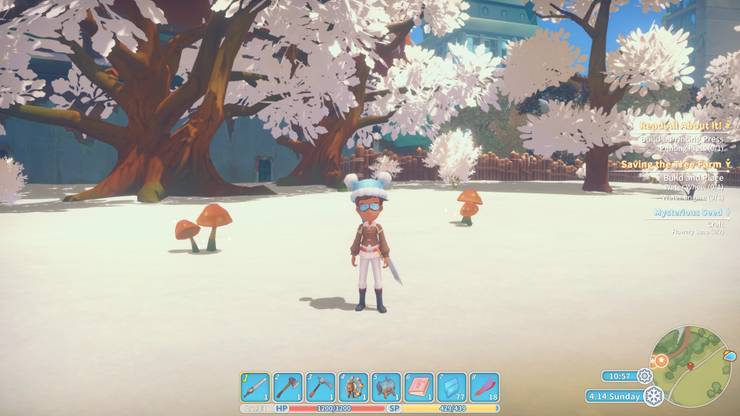The width and height of the screenshot is (740, 416).
Task: Open the Read All About It quest
Action: [680, 126]
